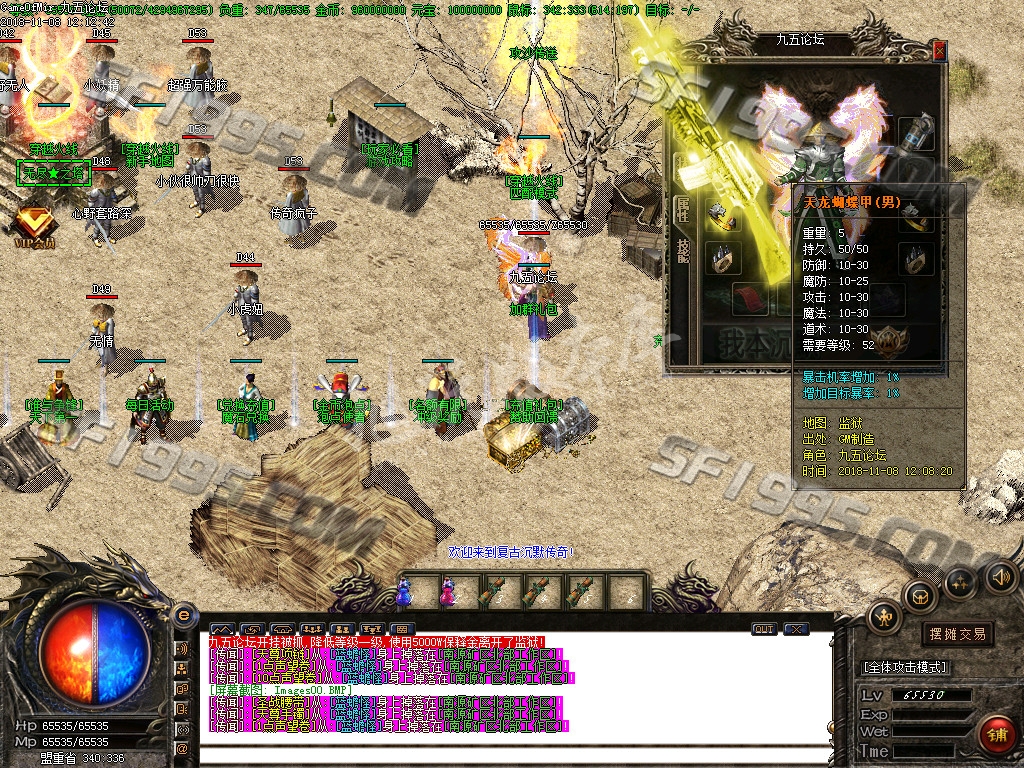This screenshot has height=768, width=1024.
Task: Click the red scroll equipment slot
Action: coord(752,297)
